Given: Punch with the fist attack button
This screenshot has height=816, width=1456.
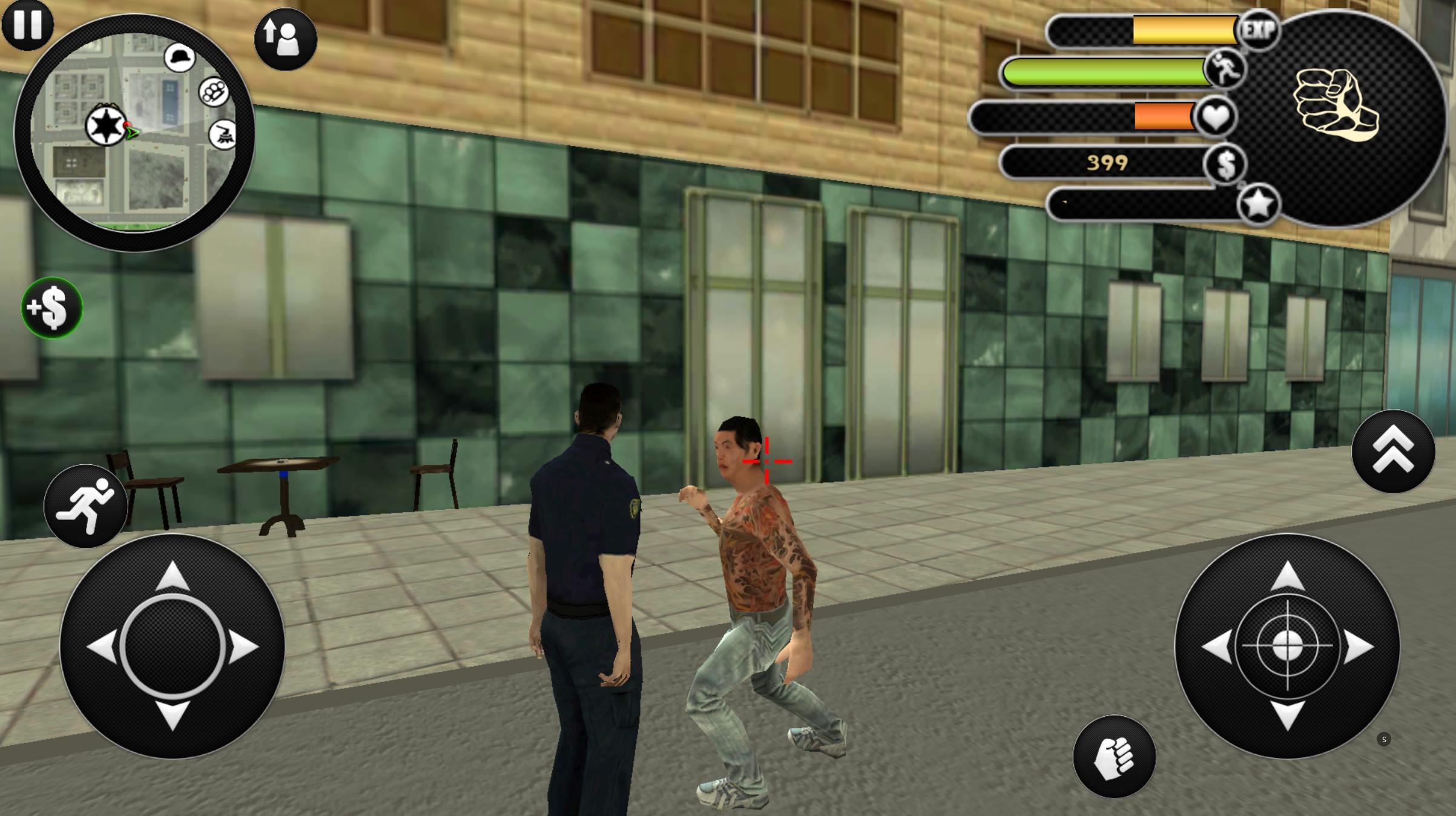Looking at the screenshot, I should tap(1114, 757).
